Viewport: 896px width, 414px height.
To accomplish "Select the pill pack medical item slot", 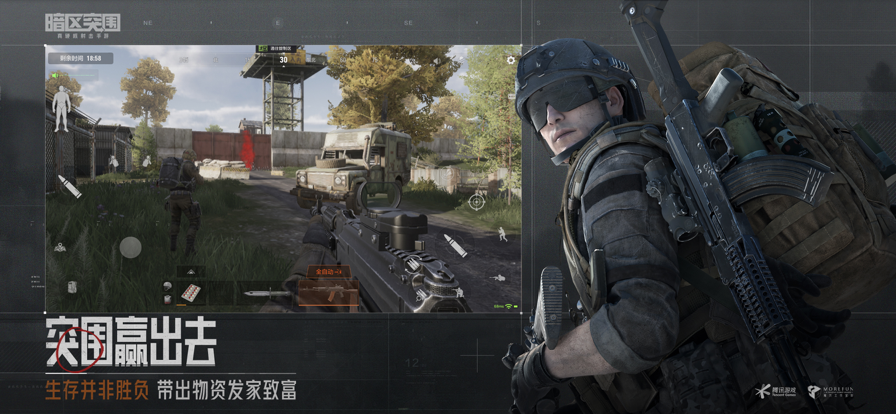I will pyautogui.click(x=190, y=292).
